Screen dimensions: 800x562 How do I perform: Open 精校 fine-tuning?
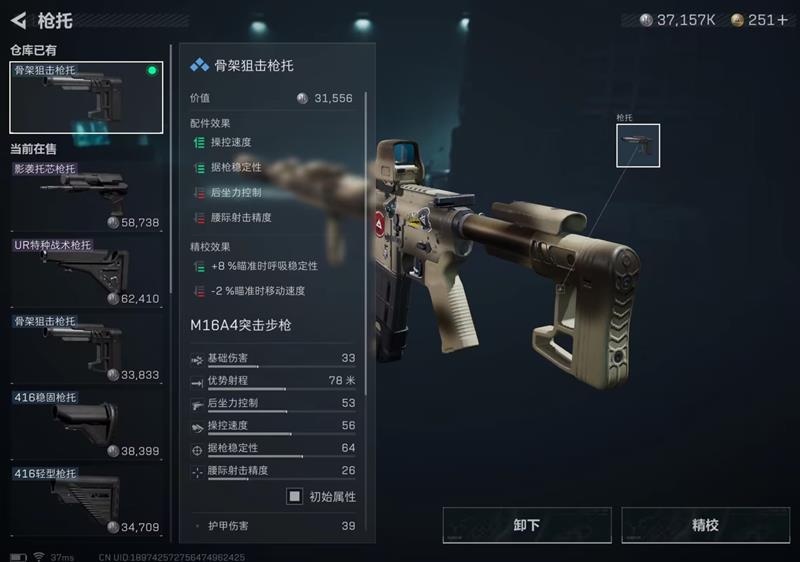(x=706, y=525)
